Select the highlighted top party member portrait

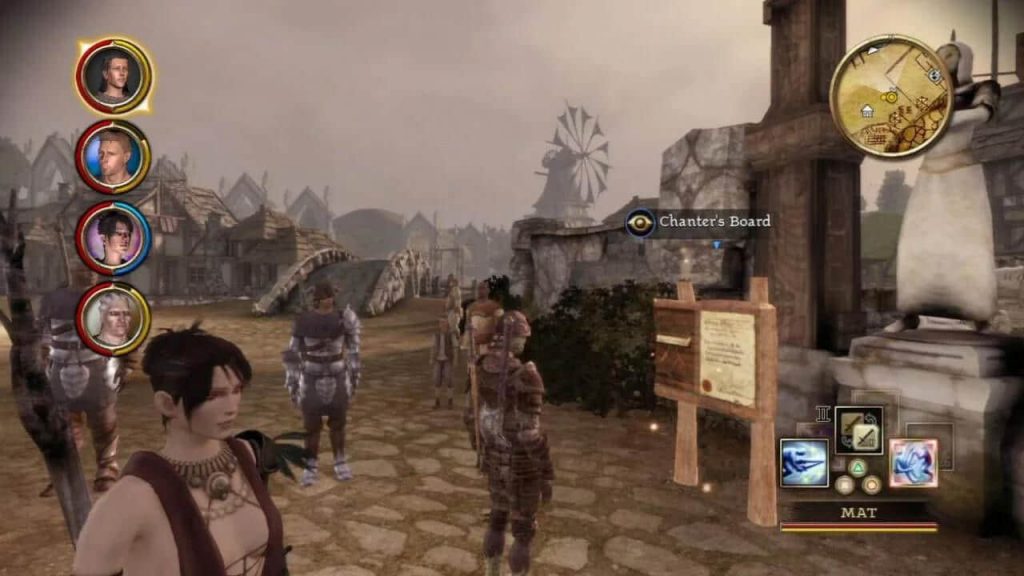coord(113,76)
